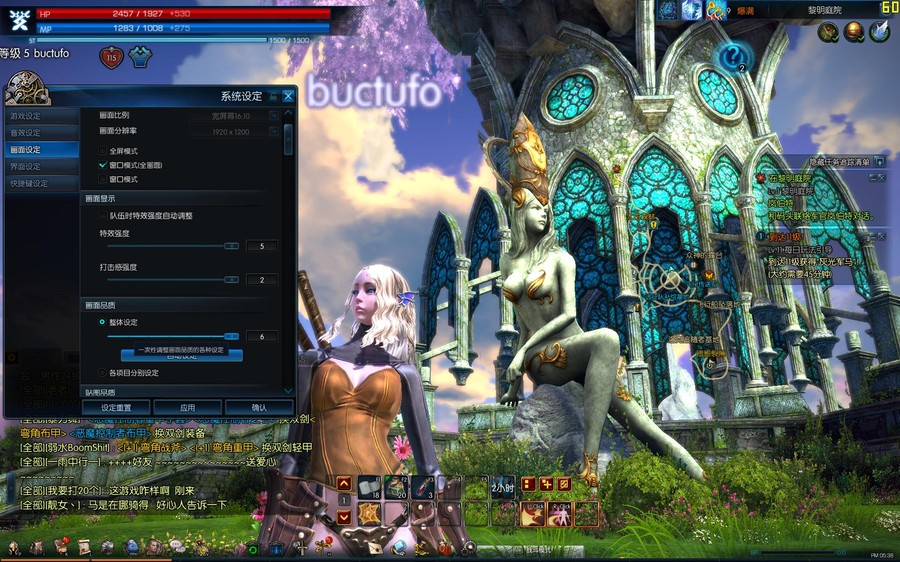Click the 设定重置 reset button

click(x=117, y=408)
